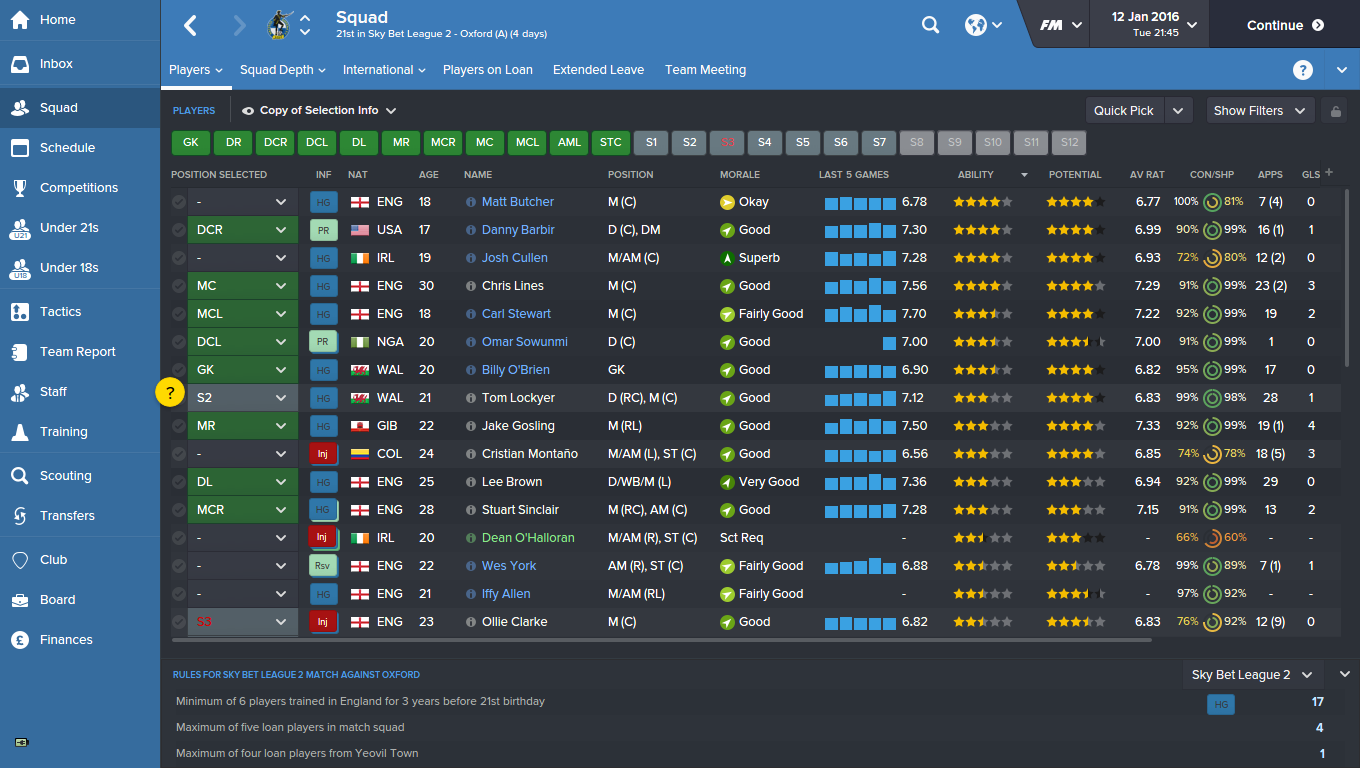Check Matt Butcher's selection checkbox
Screen dimensions: 1360x768
[178, 201]
